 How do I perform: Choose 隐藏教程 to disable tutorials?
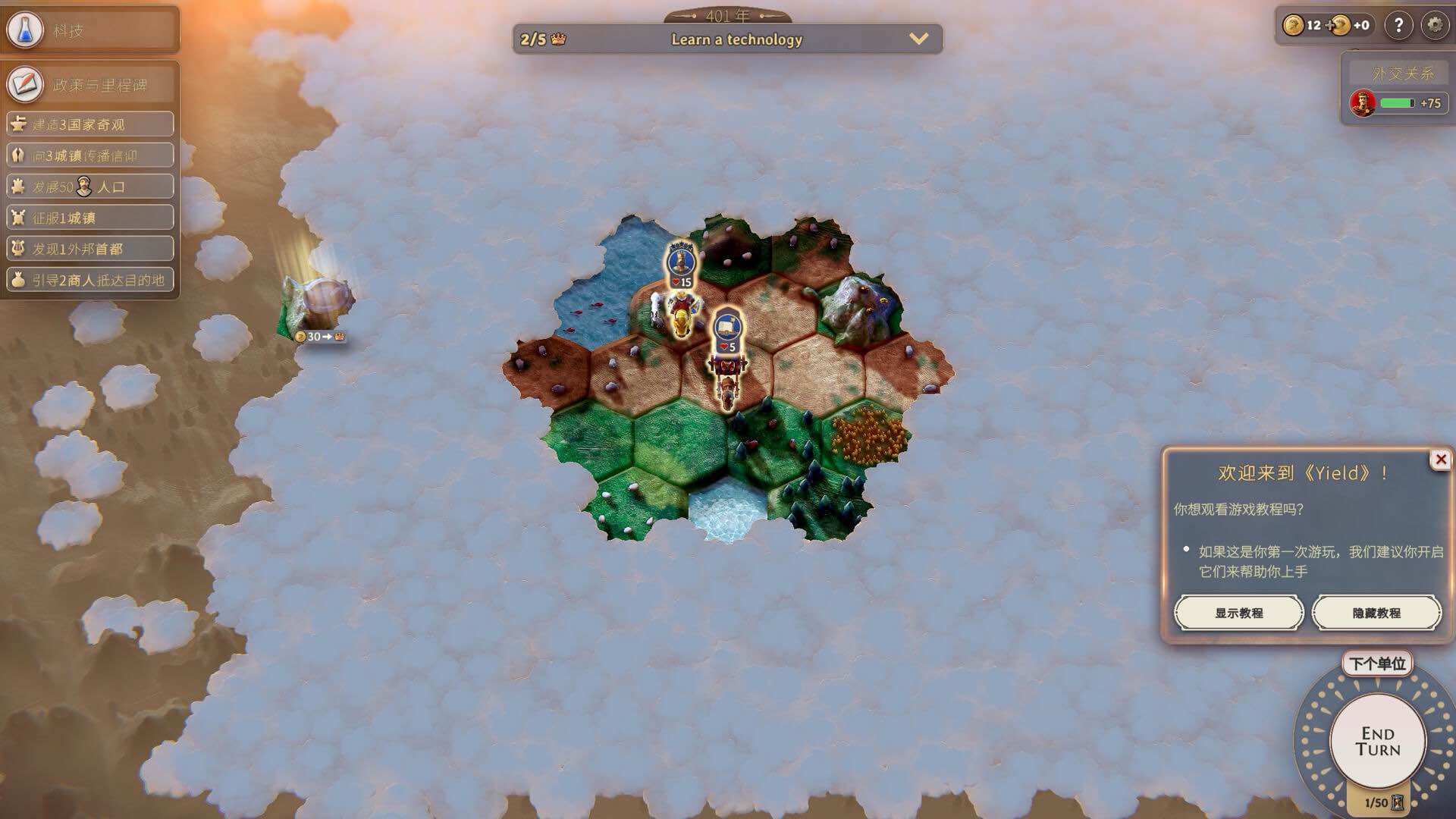pyautogui.click(x=1376, y=612)
